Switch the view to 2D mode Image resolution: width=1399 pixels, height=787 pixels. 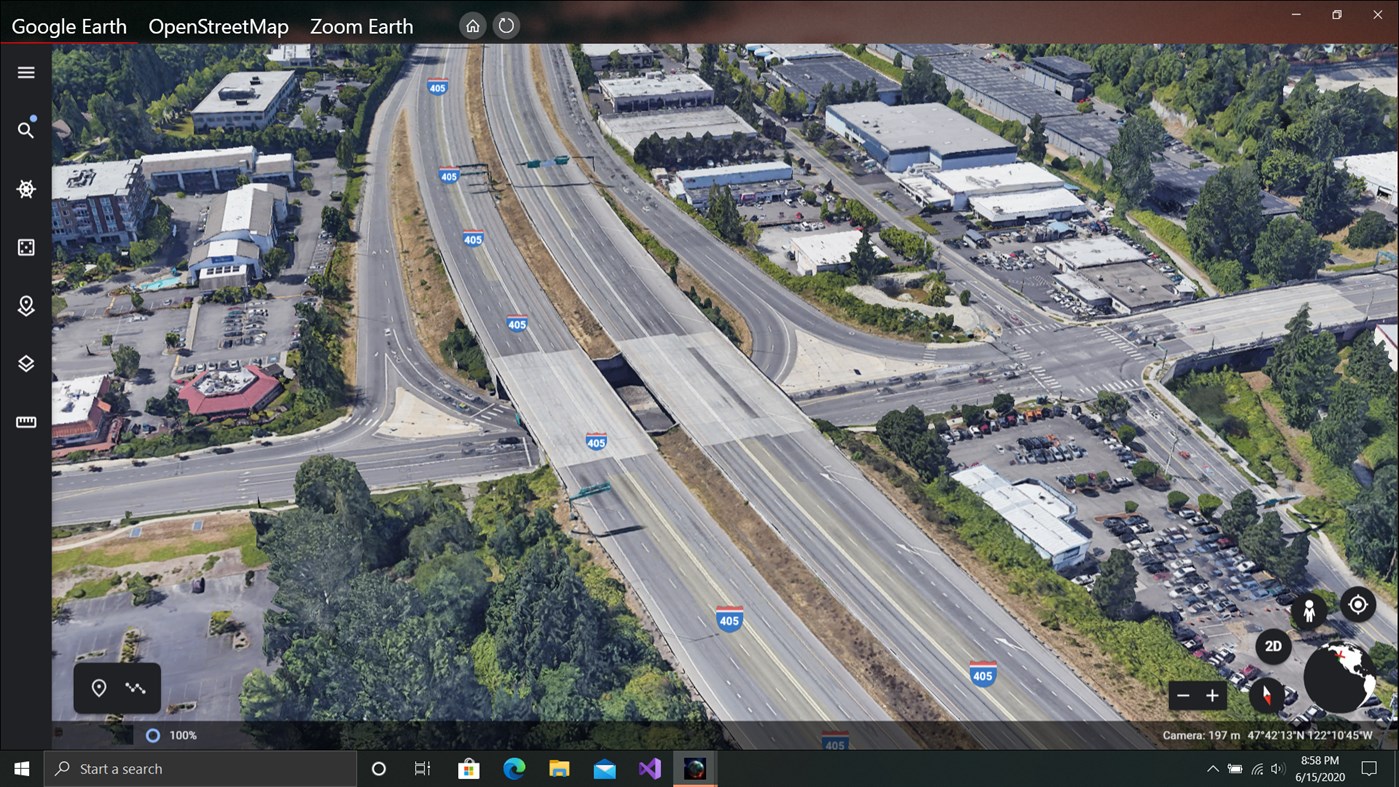(x=1271, y=646)
